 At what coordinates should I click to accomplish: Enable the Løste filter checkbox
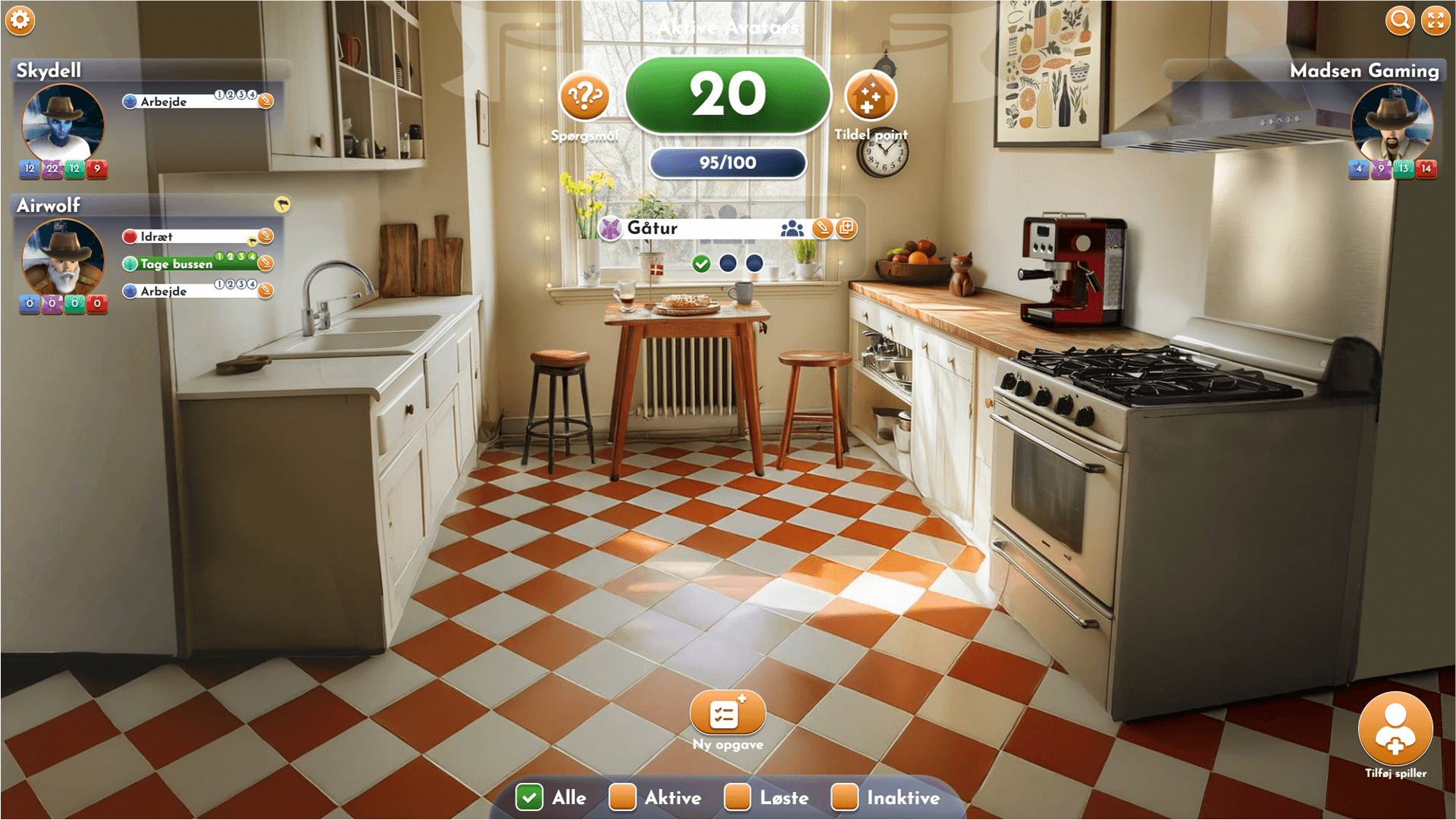[x=737, y=797]
